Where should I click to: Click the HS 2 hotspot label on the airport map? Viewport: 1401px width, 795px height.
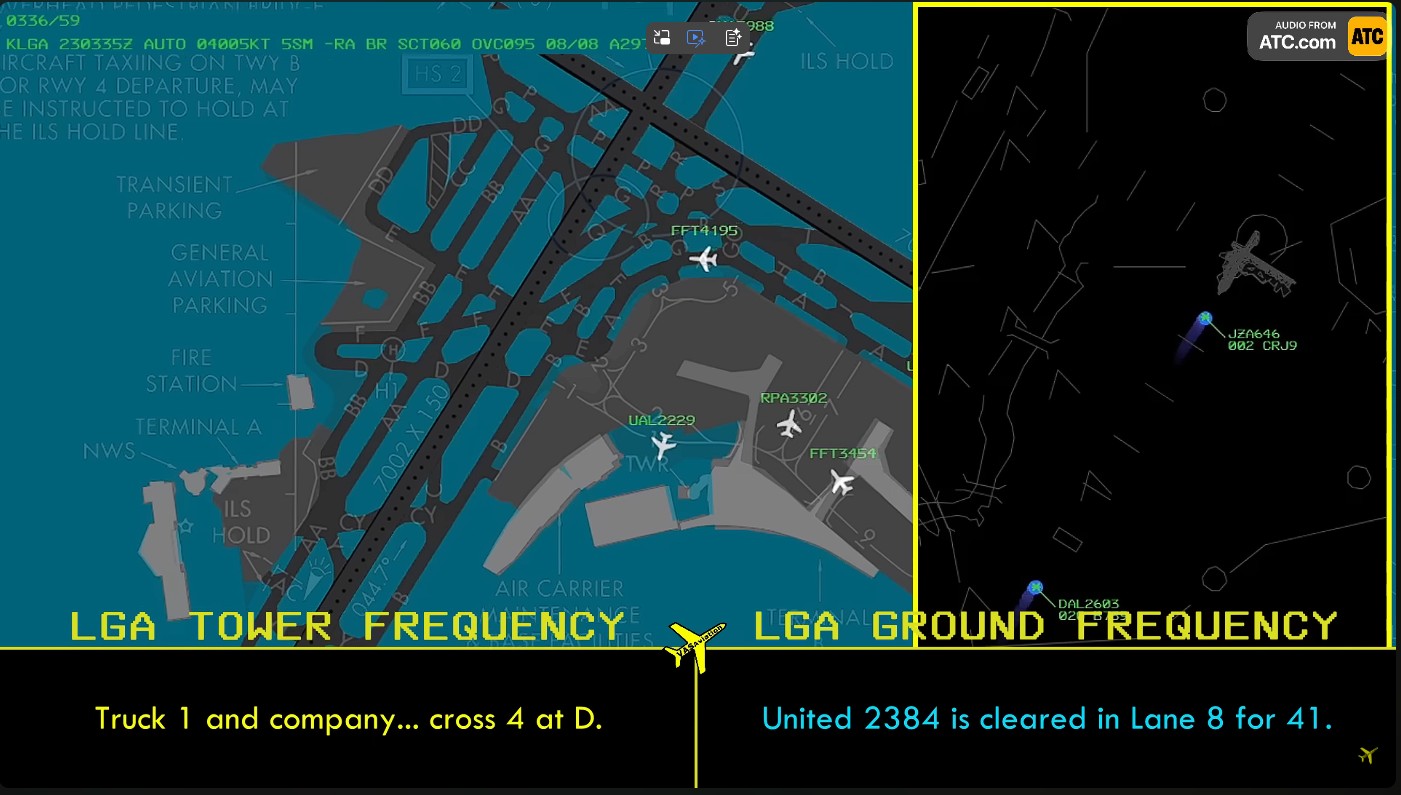(x=437, y=74)
